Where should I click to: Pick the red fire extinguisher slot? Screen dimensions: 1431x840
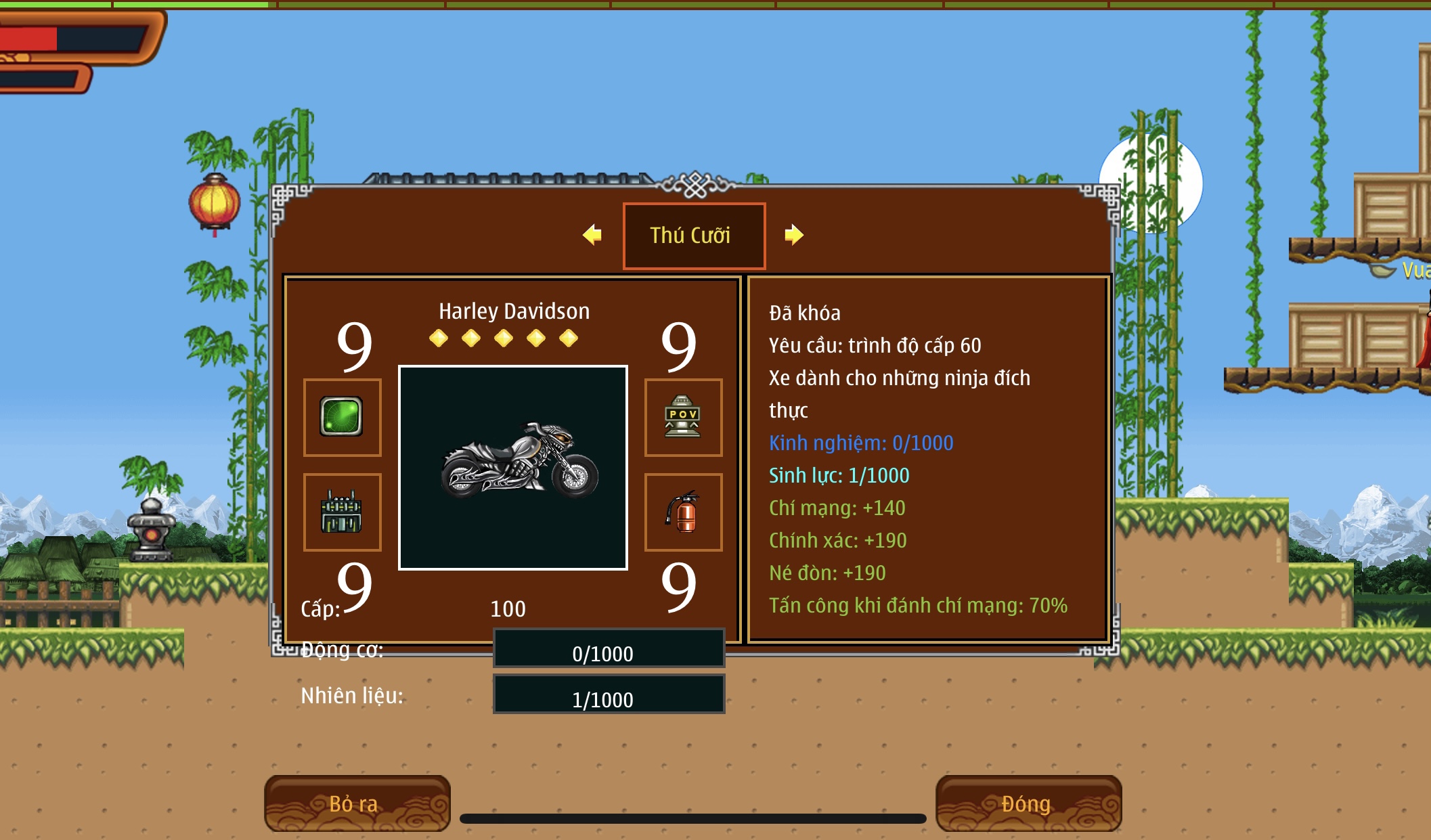(683, 512)
